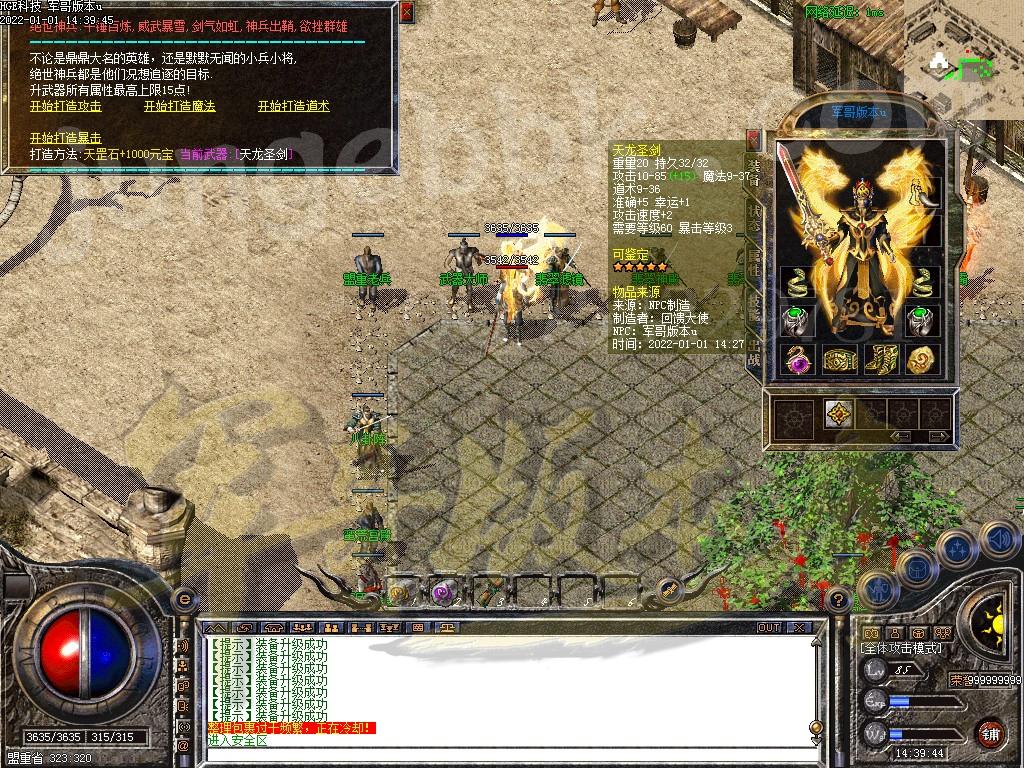Open the question mark help button
This screenshot has height=768, width=1024.
840,599
